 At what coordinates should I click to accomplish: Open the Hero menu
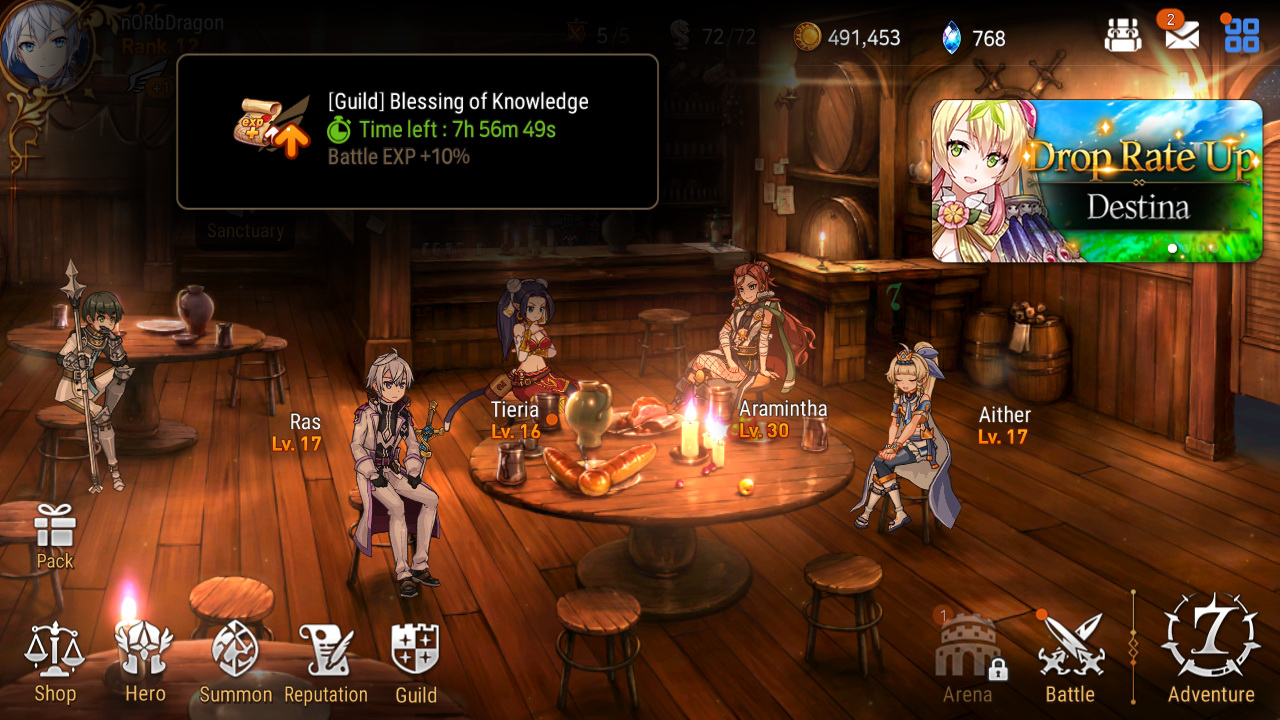[145, 662]
